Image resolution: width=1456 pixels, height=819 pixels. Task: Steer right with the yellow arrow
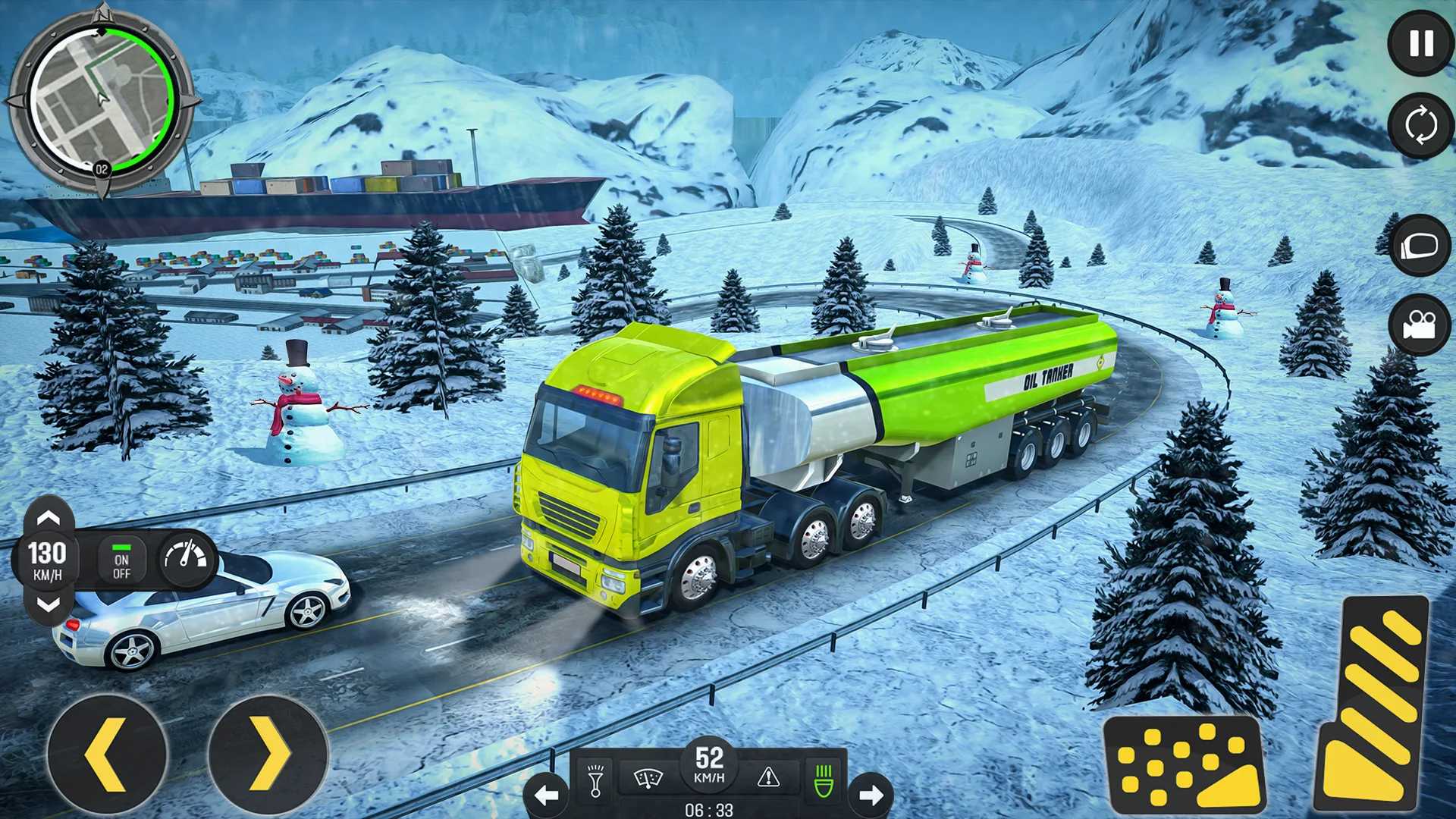pyautogui.click(x=268, y=755)
